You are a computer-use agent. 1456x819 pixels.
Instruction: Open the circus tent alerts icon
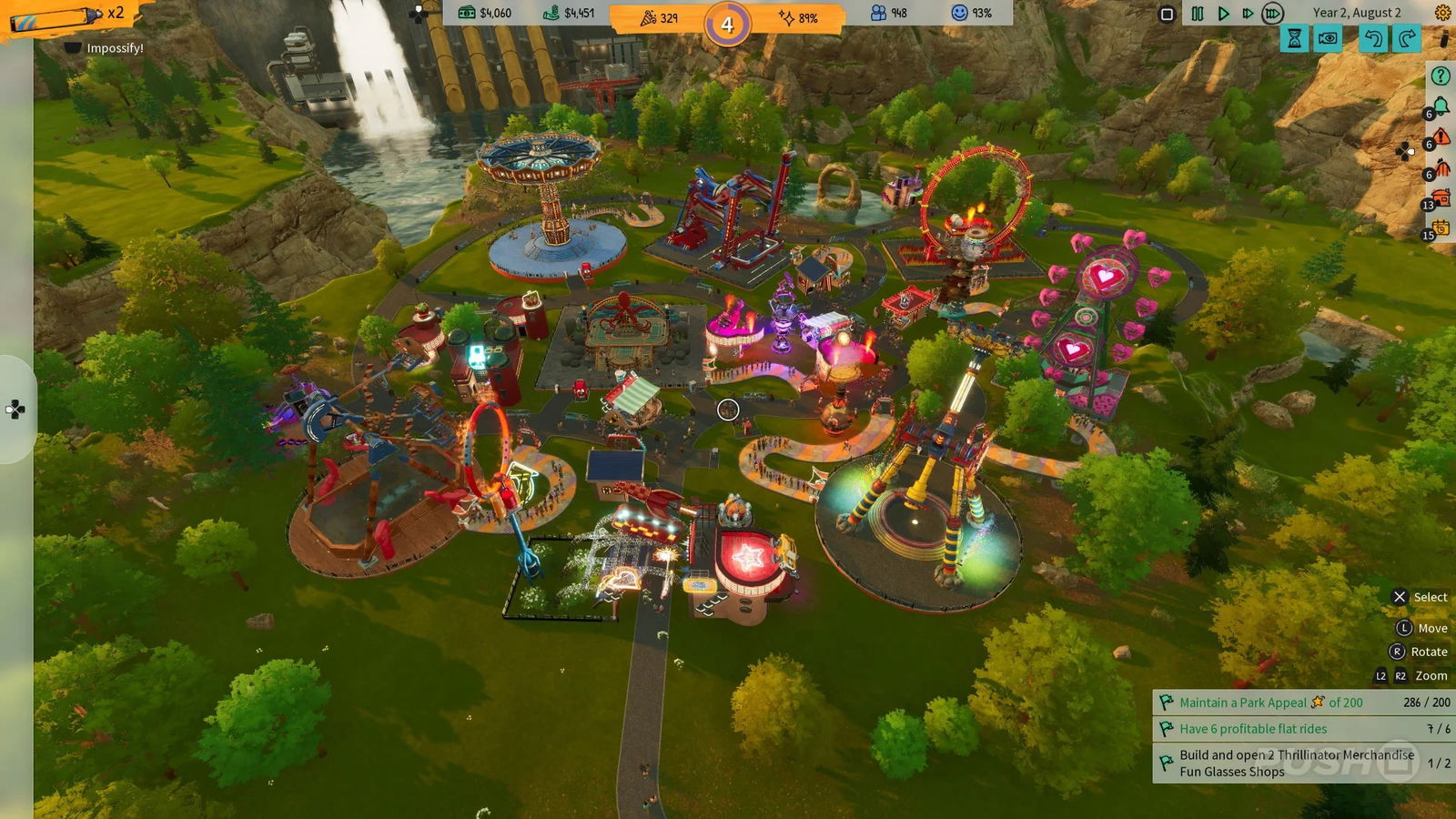pos(1441,167)
